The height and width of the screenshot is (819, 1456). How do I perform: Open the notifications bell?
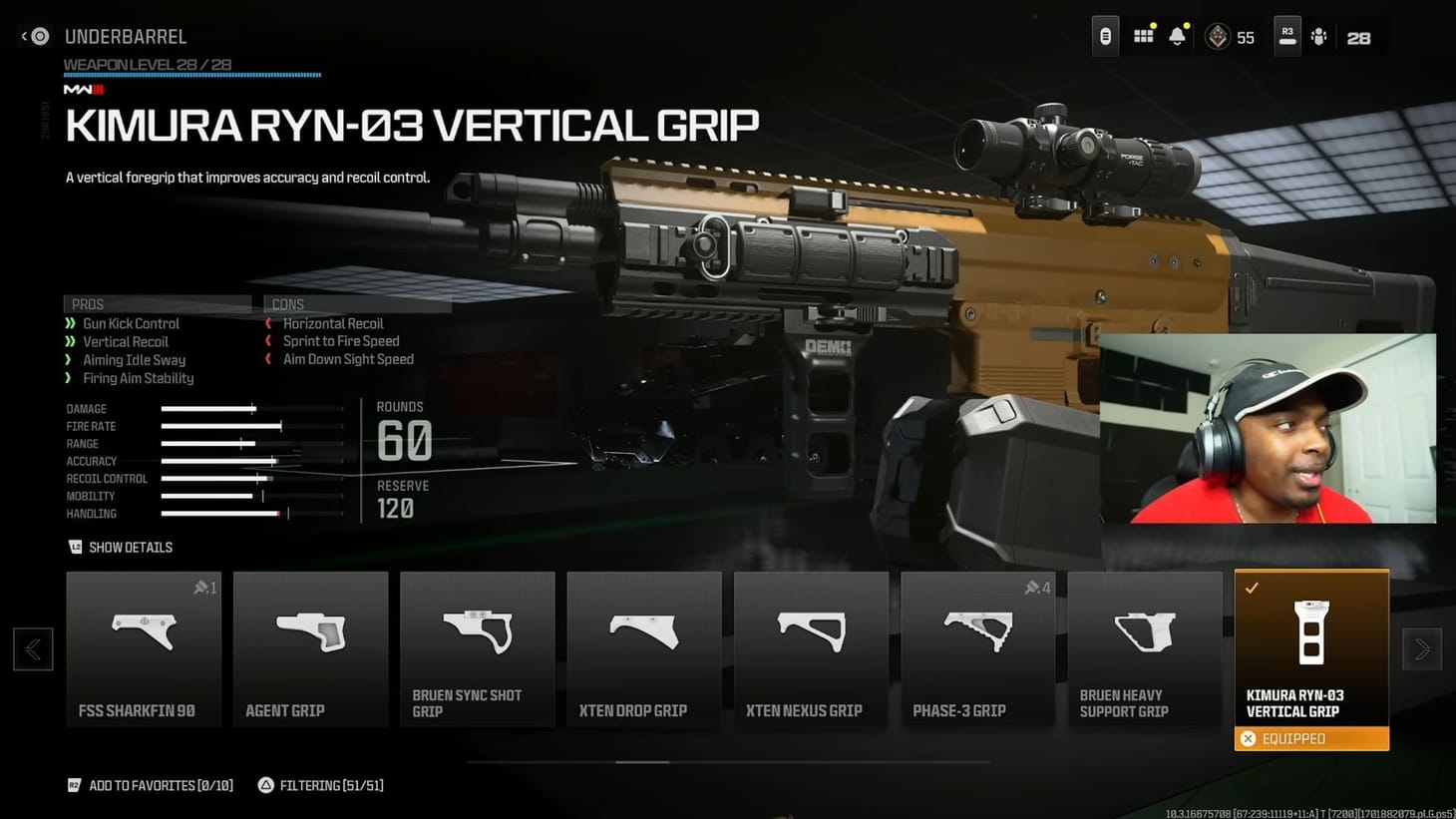pyautogui.click(x=1178, y=35)
